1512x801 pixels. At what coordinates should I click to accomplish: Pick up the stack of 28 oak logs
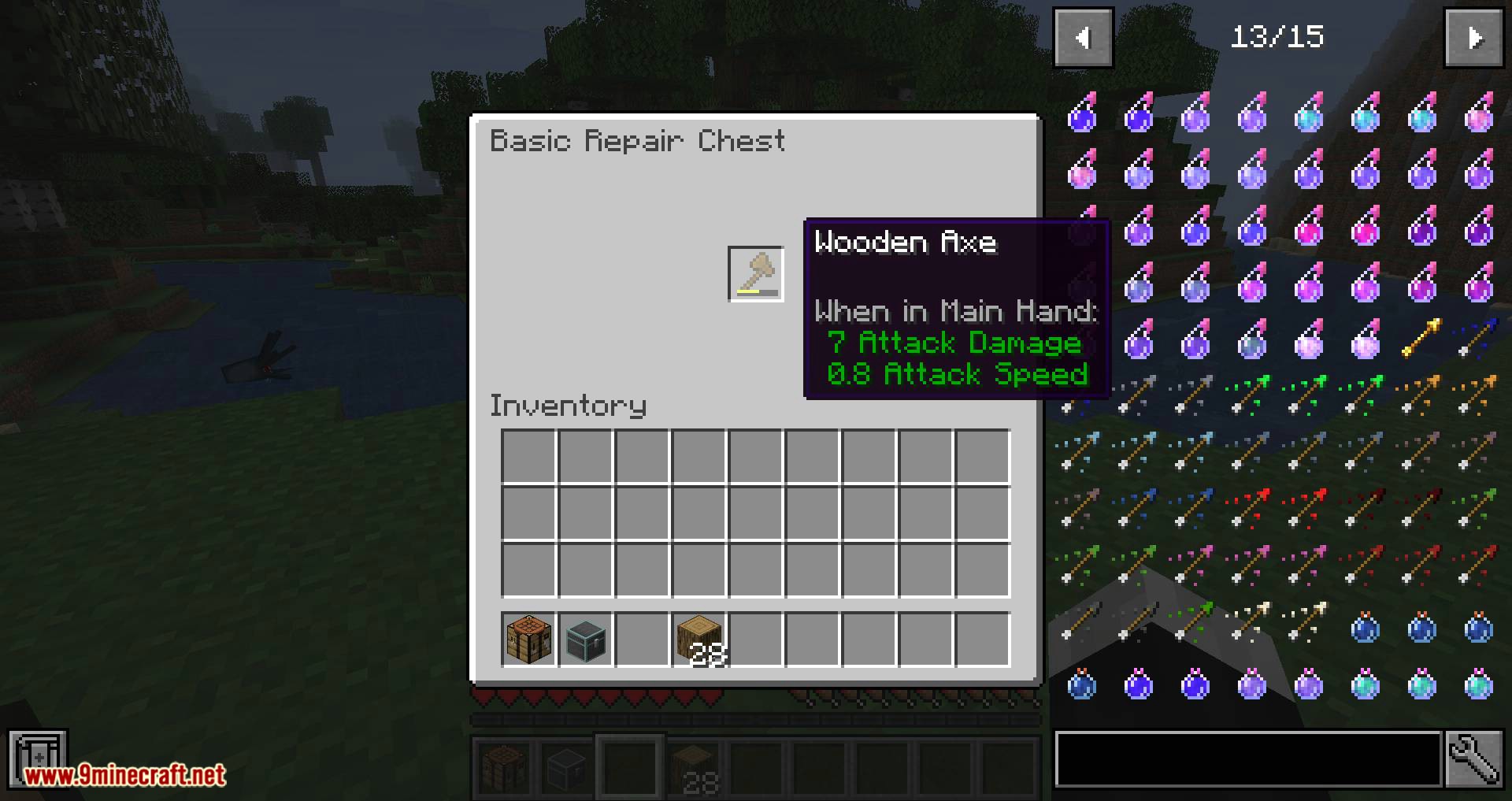point(699,640)
